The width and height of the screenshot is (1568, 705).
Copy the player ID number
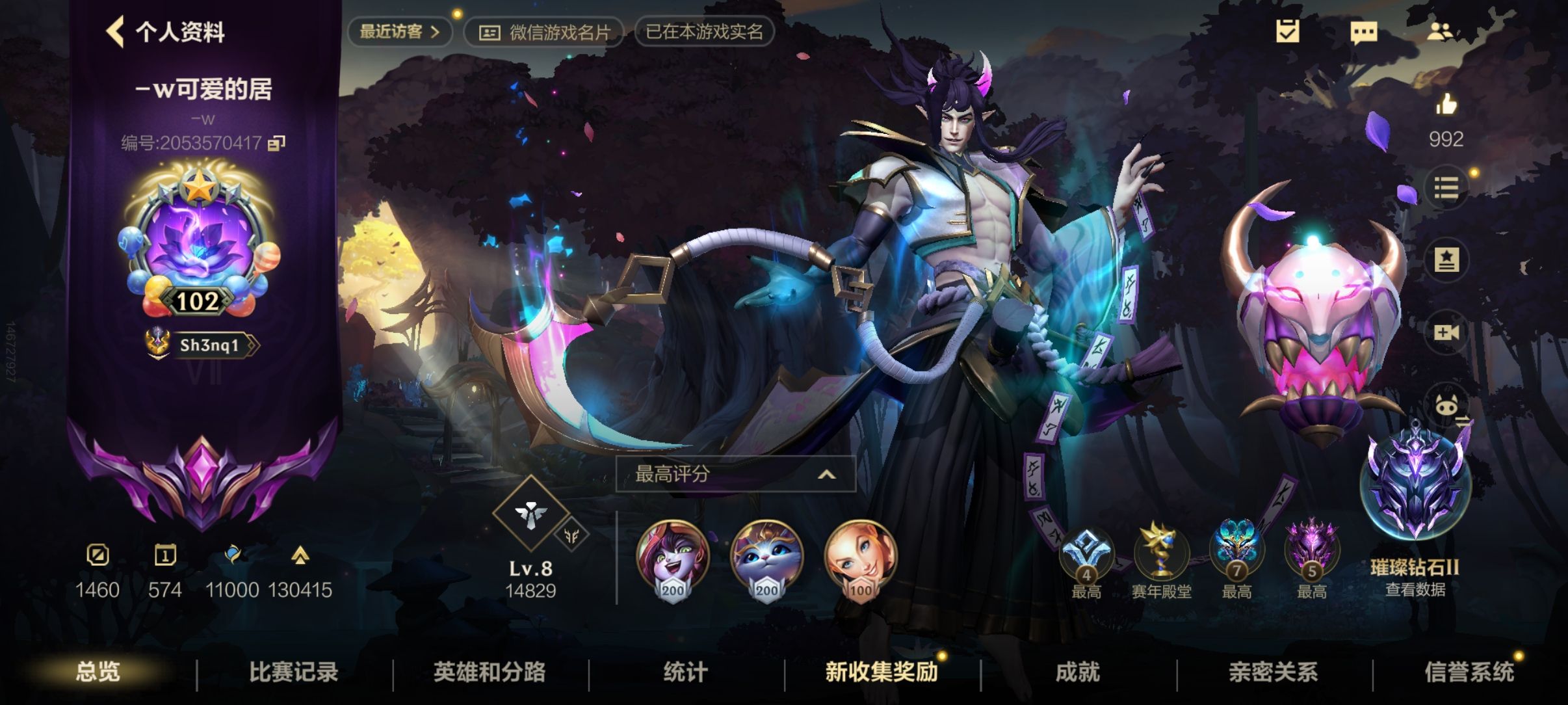coord(277,142)
